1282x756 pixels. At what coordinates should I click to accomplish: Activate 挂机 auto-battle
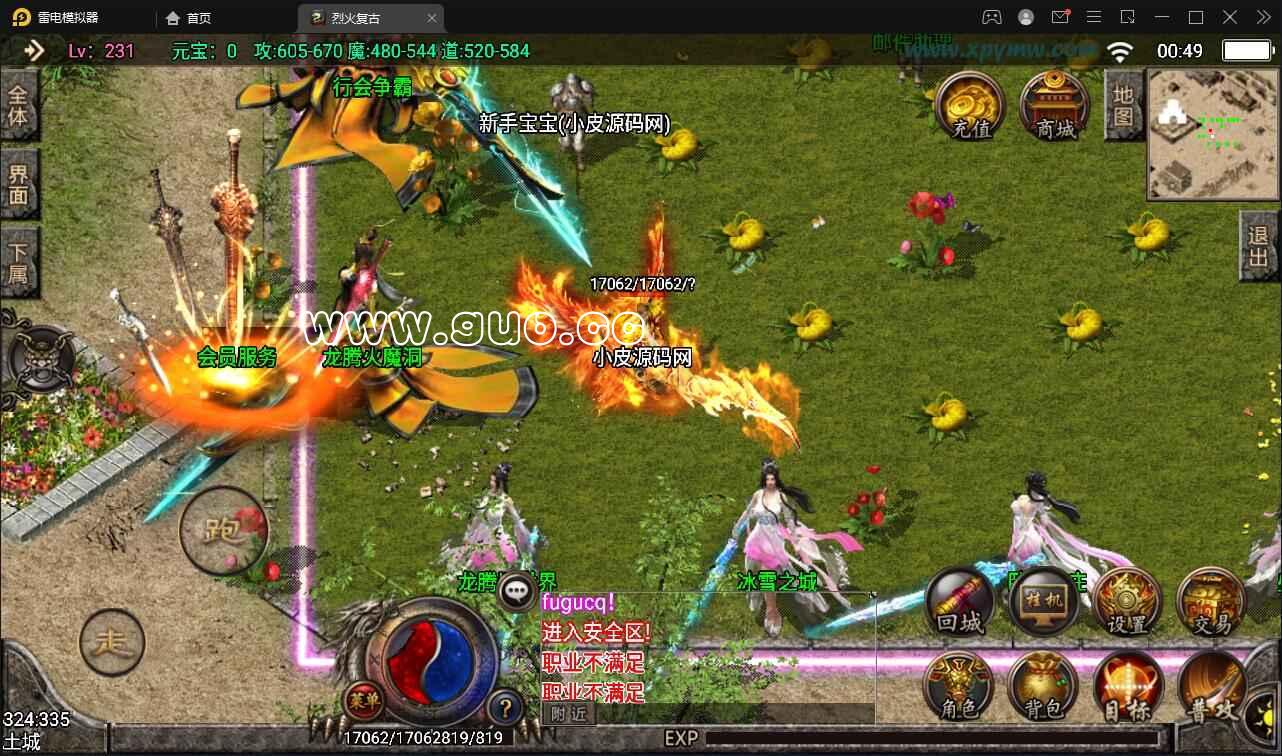(x=1044, y=603)
